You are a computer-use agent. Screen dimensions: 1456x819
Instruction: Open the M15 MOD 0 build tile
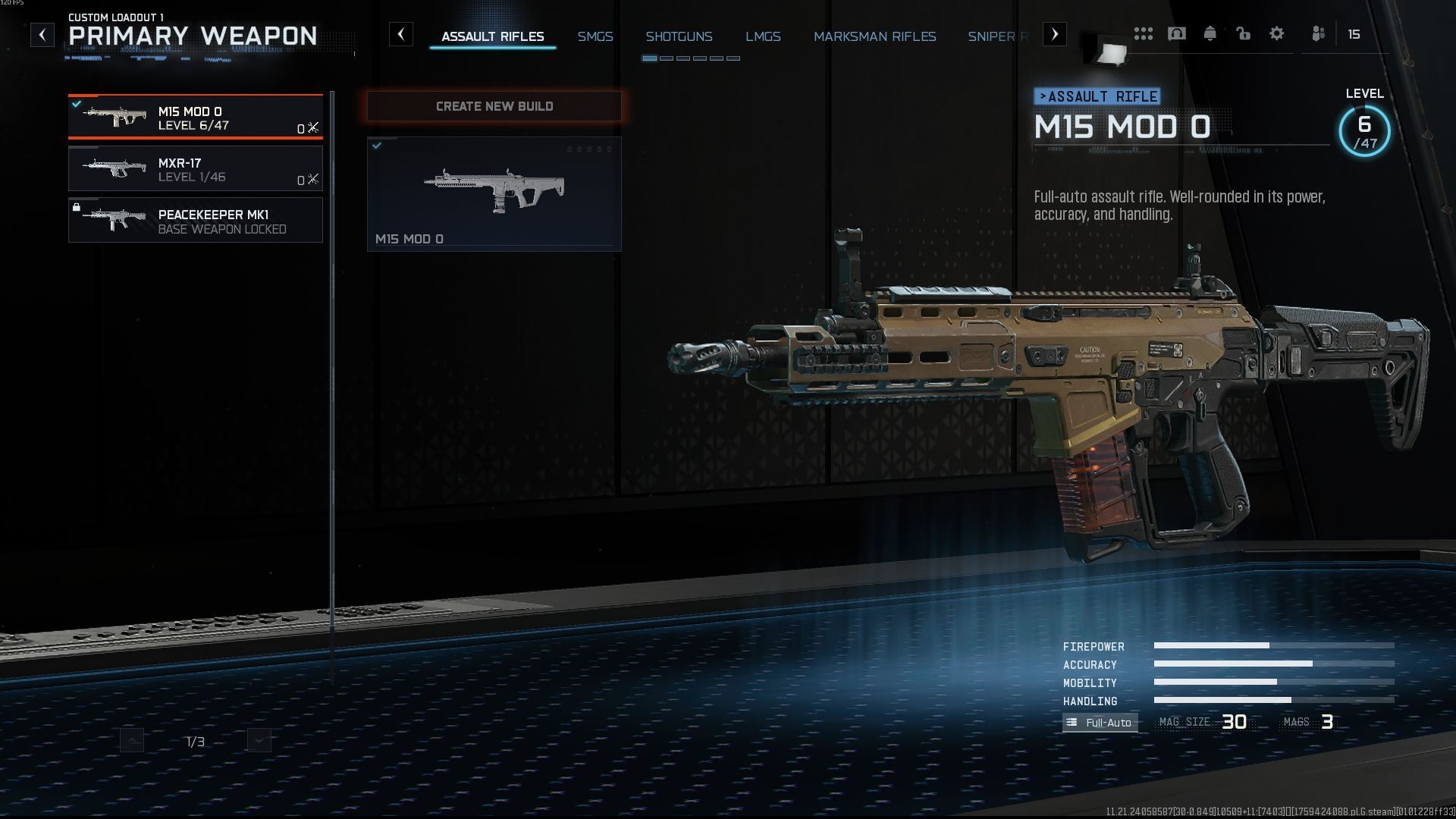click(494, 194)
